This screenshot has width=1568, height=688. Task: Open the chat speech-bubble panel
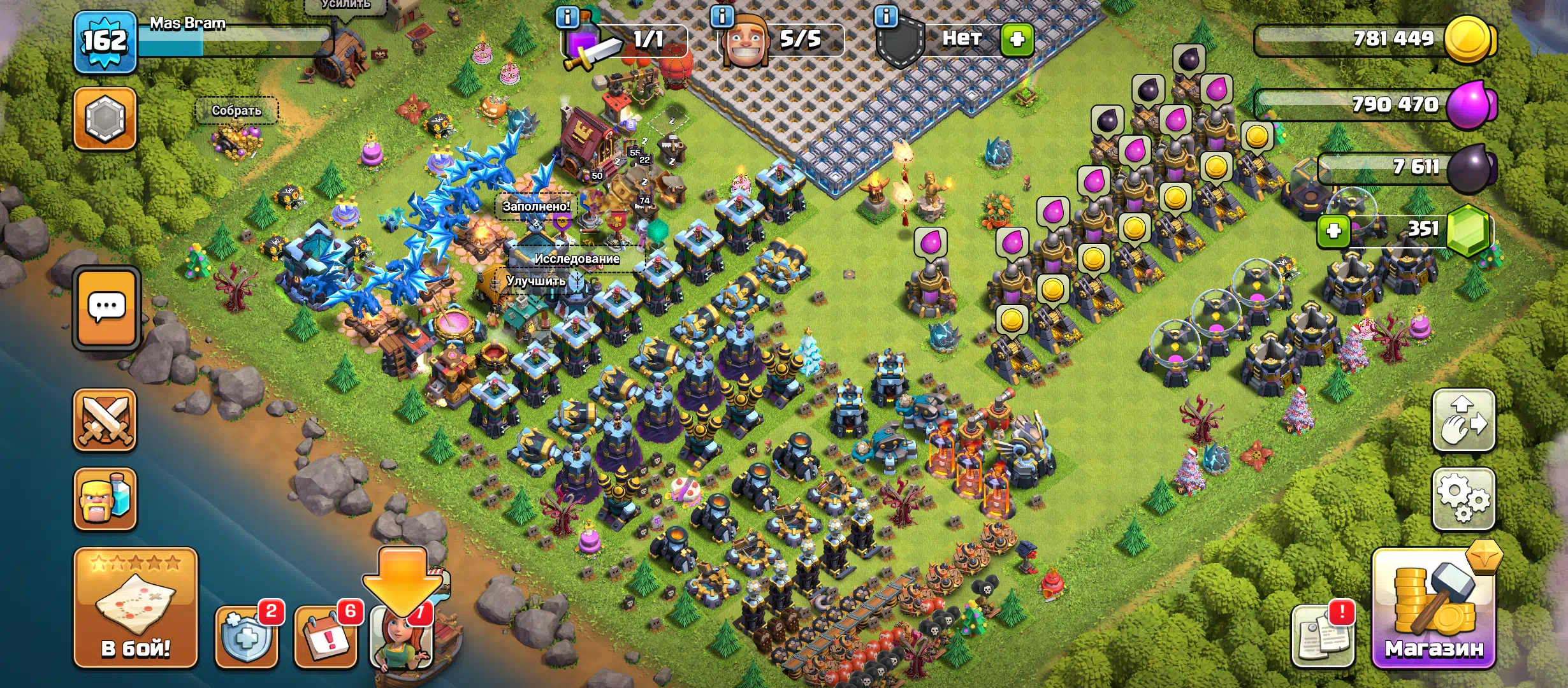pos(106,308)
